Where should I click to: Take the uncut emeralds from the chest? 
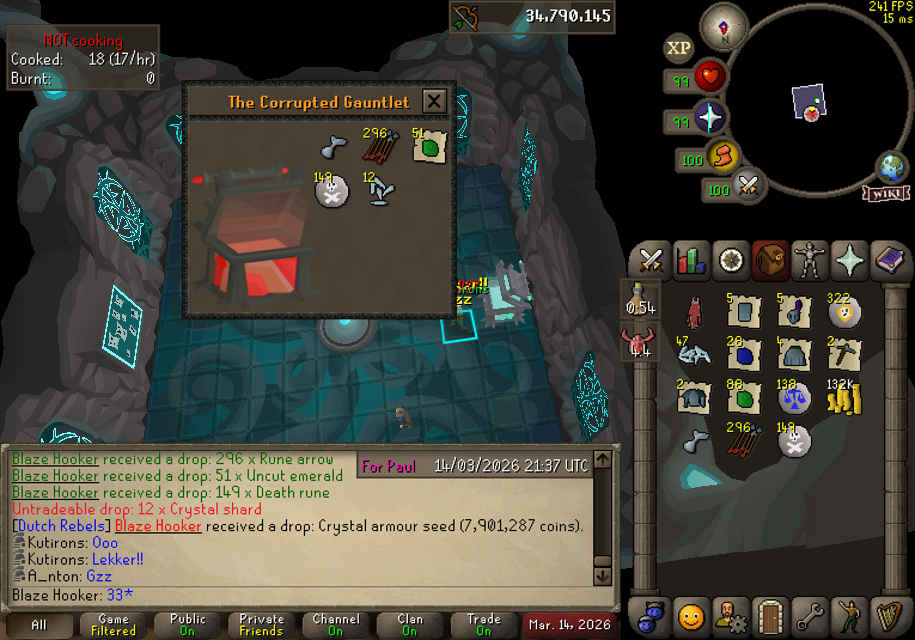click(x=429, y=149)
